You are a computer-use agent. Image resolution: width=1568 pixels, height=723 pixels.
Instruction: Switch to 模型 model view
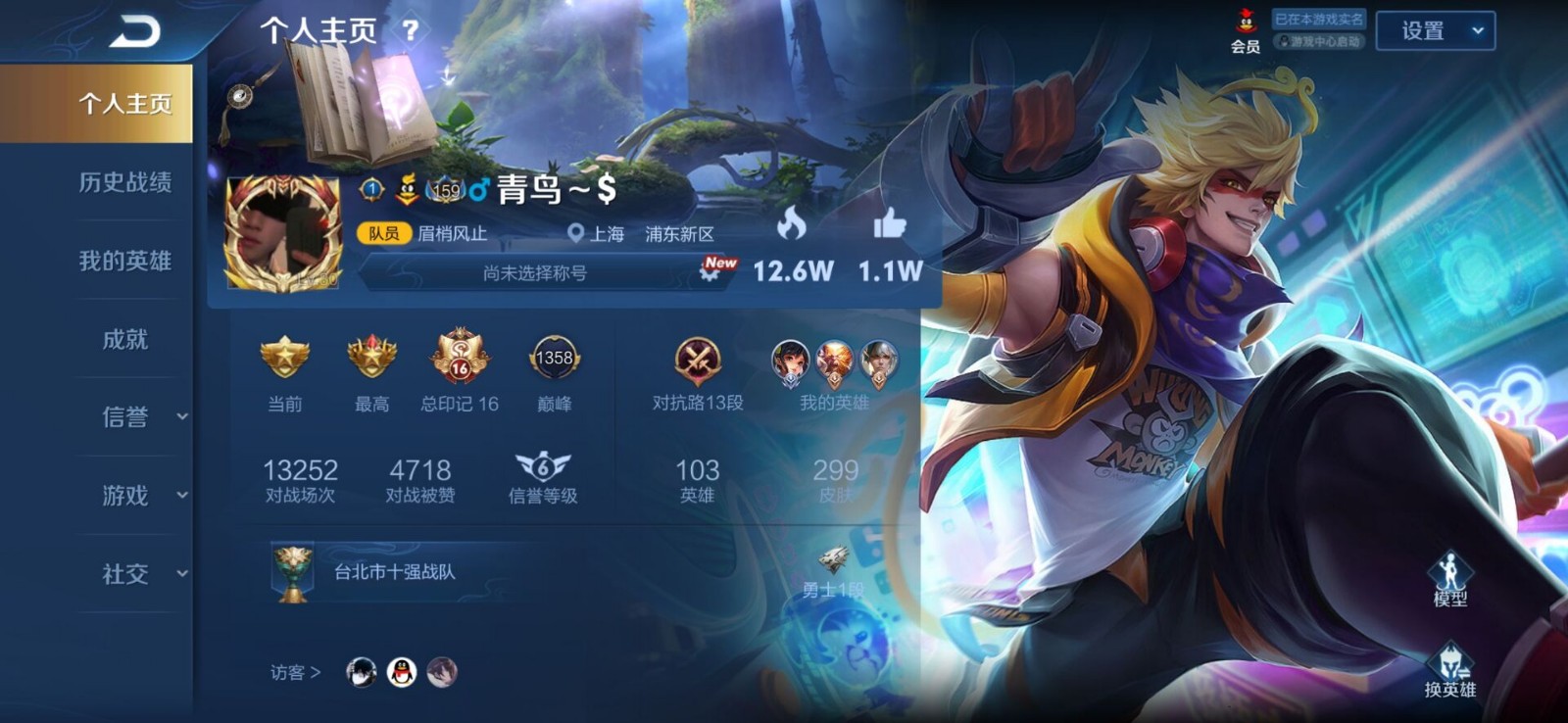(x=1449, y=579)
